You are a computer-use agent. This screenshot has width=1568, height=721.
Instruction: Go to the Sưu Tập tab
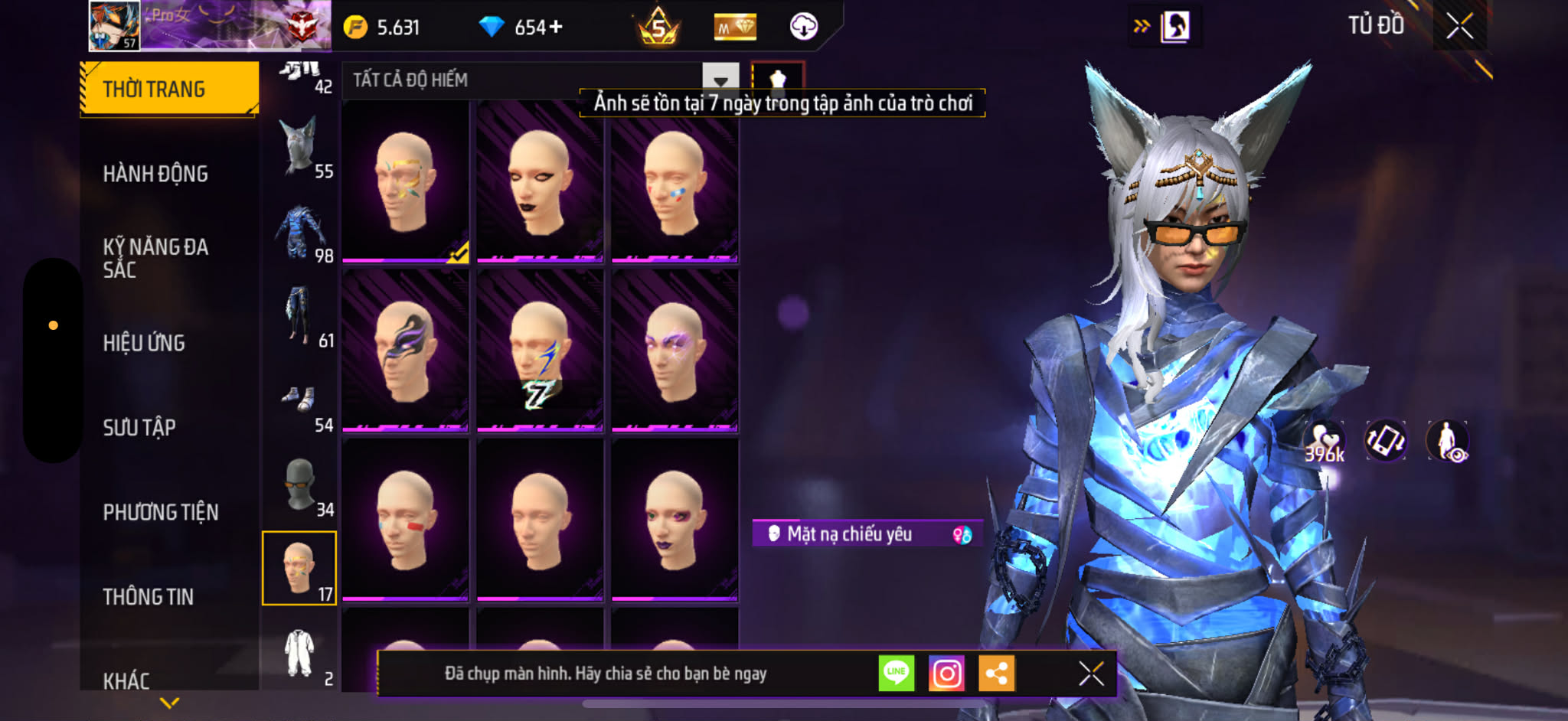tap(139, 427)
